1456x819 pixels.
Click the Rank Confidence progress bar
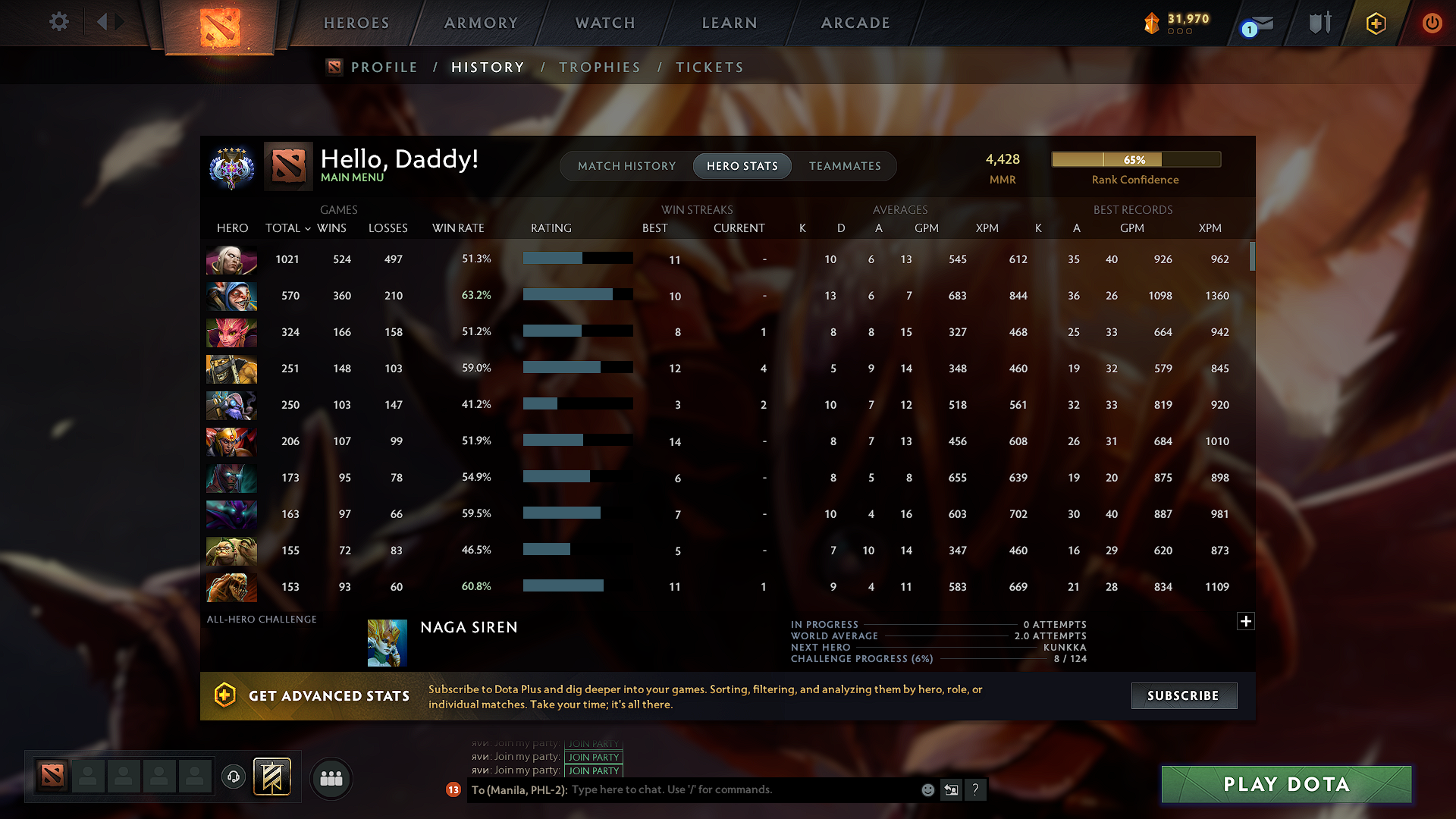click(1135, 159)
